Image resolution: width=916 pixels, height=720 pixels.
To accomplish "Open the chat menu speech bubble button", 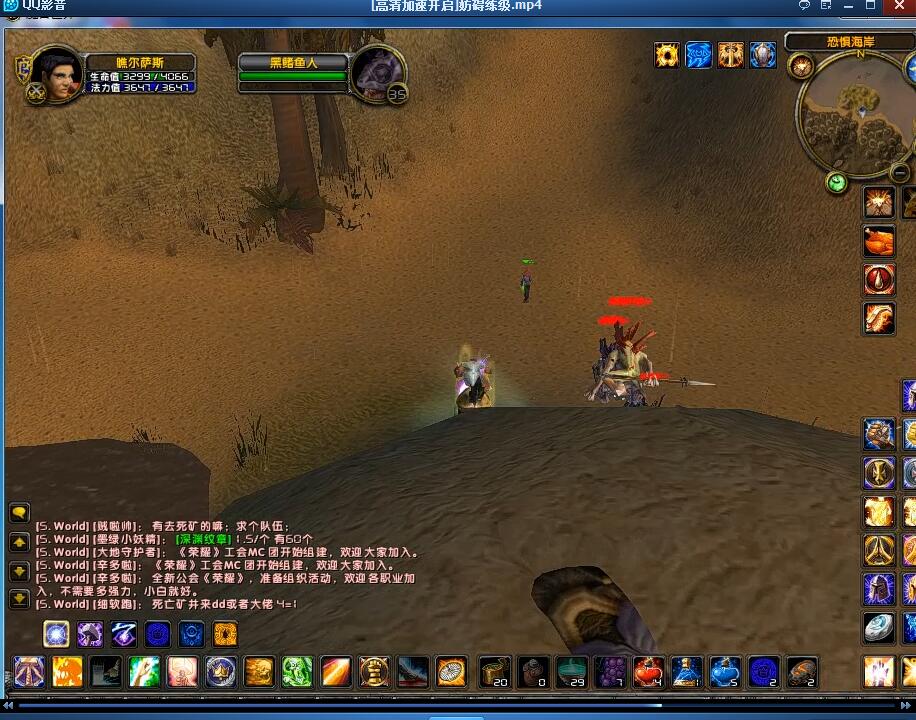I will click(19, 513).
